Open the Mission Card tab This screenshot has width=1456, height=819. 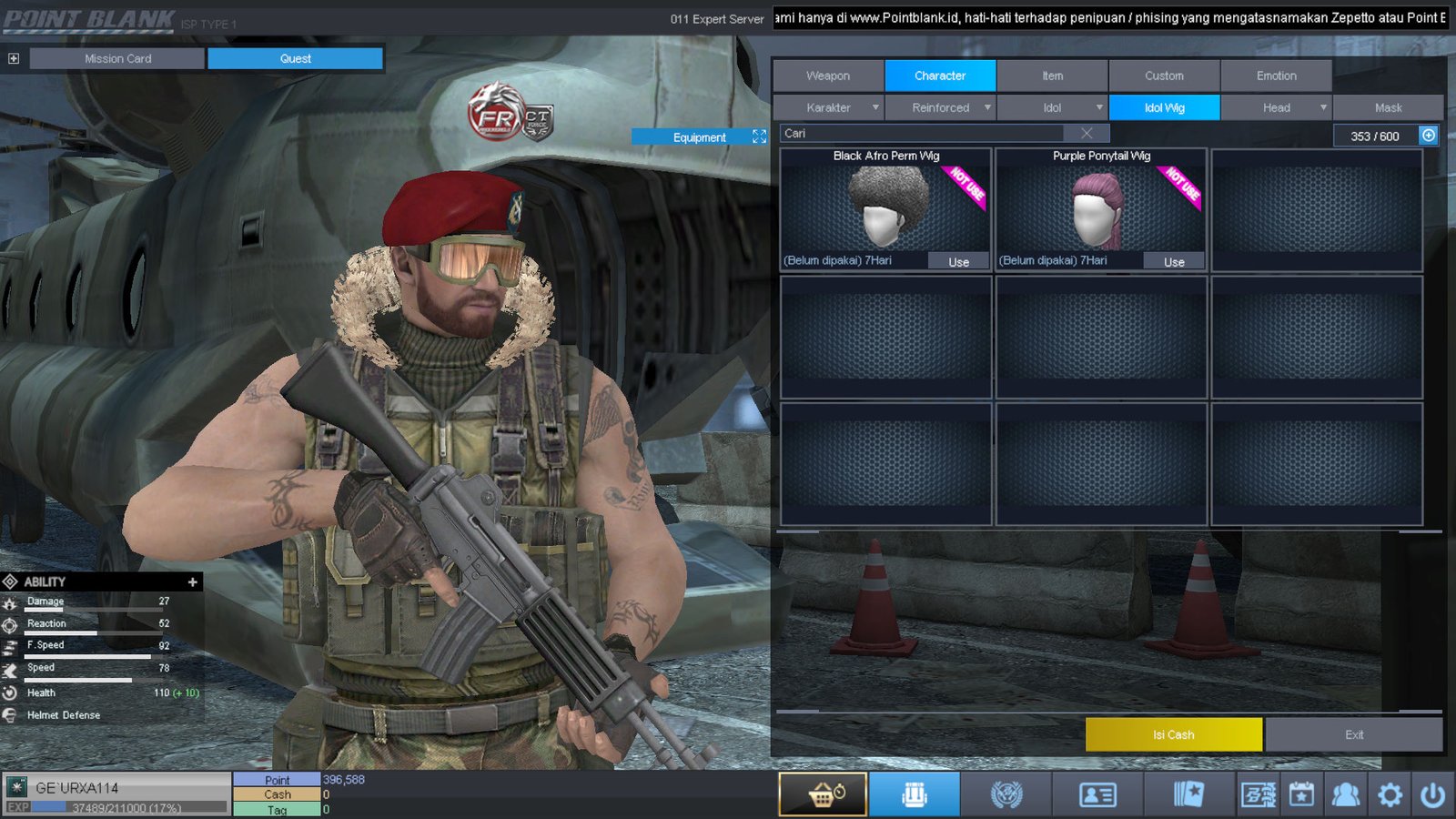click(117, 58)
